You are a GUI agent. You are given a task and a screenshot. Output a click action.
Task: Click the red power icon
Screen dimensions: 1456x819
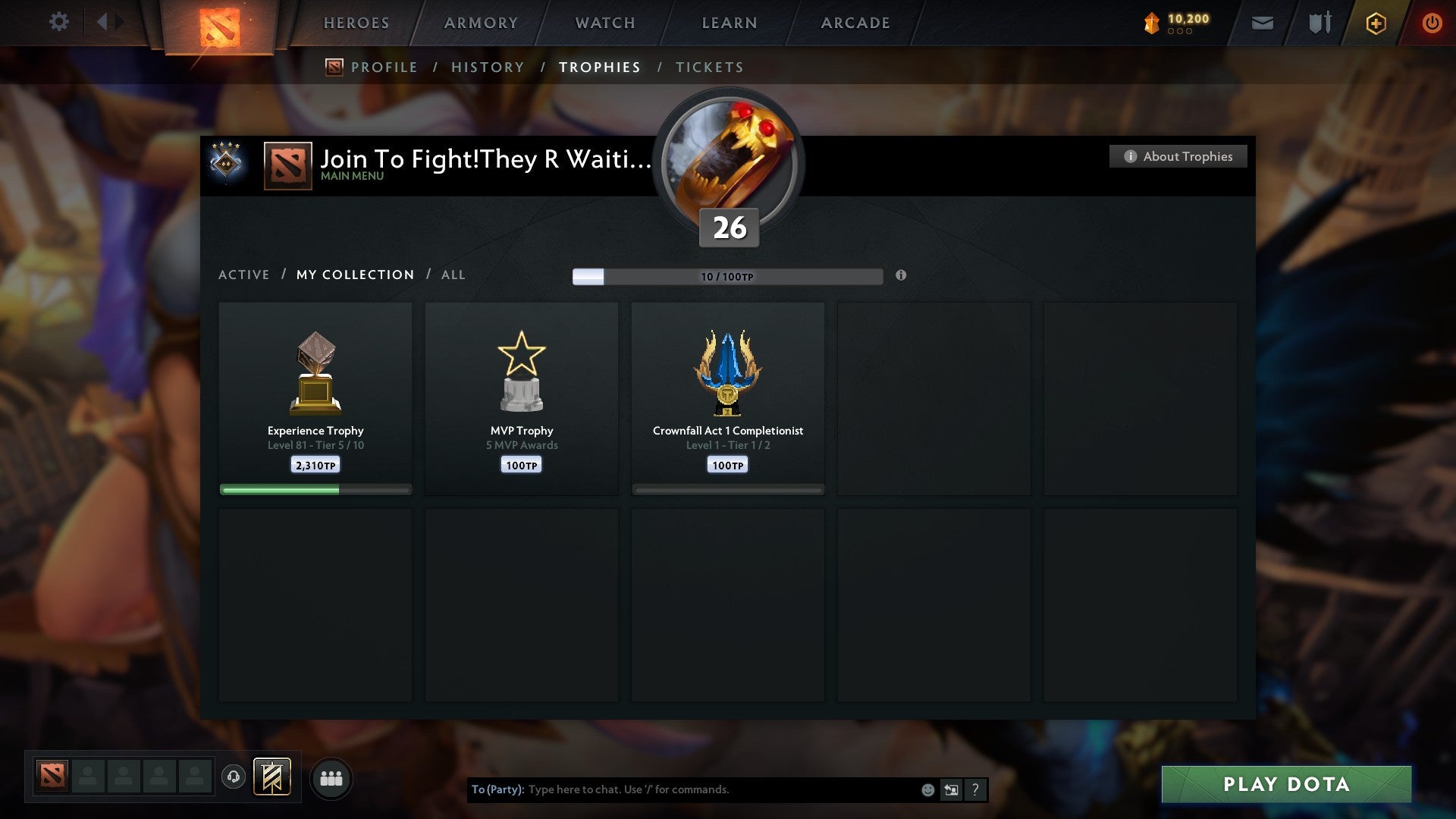click(x=1432, y=23)
